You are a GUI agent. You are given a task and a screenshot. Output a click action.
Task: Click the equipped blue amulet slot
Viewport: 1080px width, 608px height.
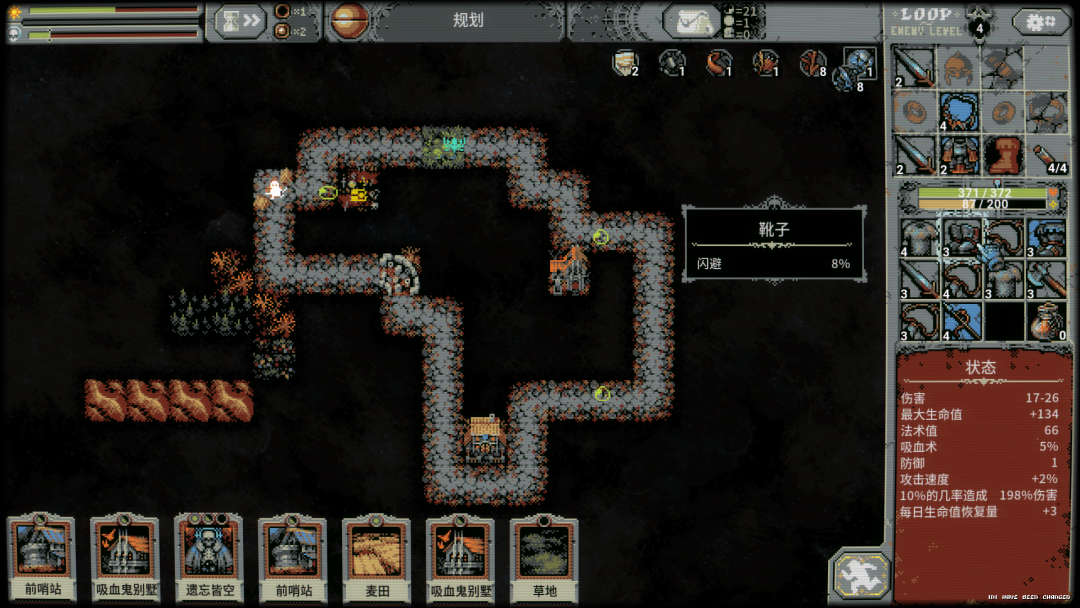958,111
